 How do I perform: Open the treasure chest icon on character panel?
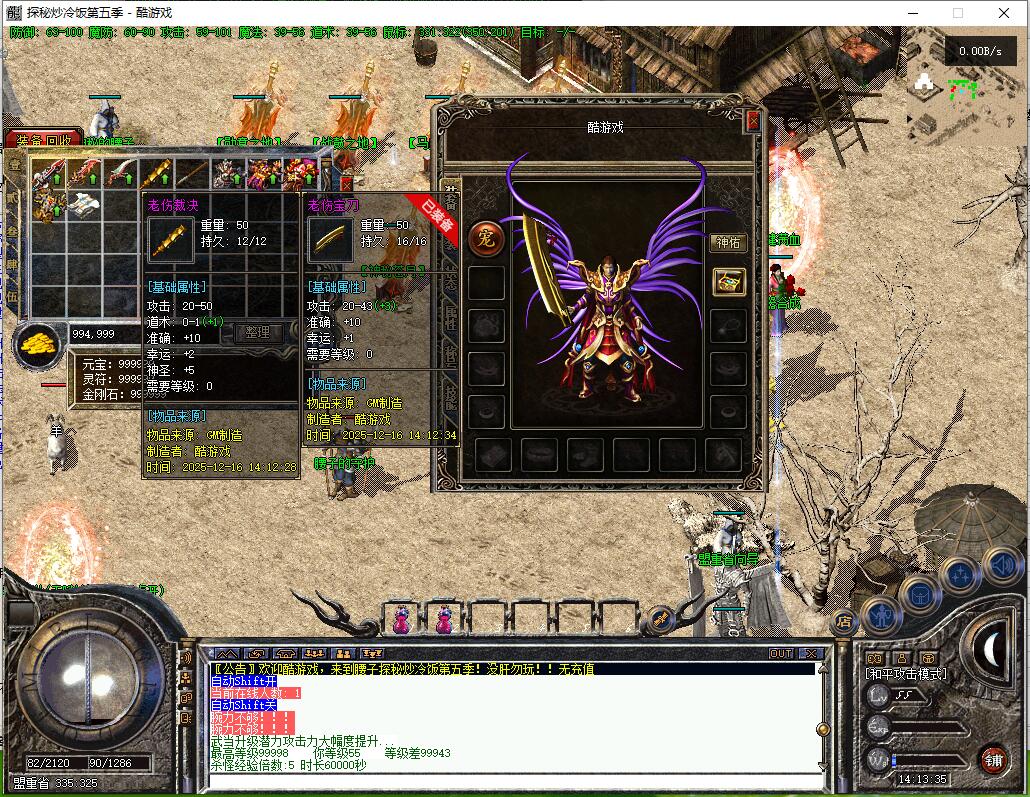[728, 282]
